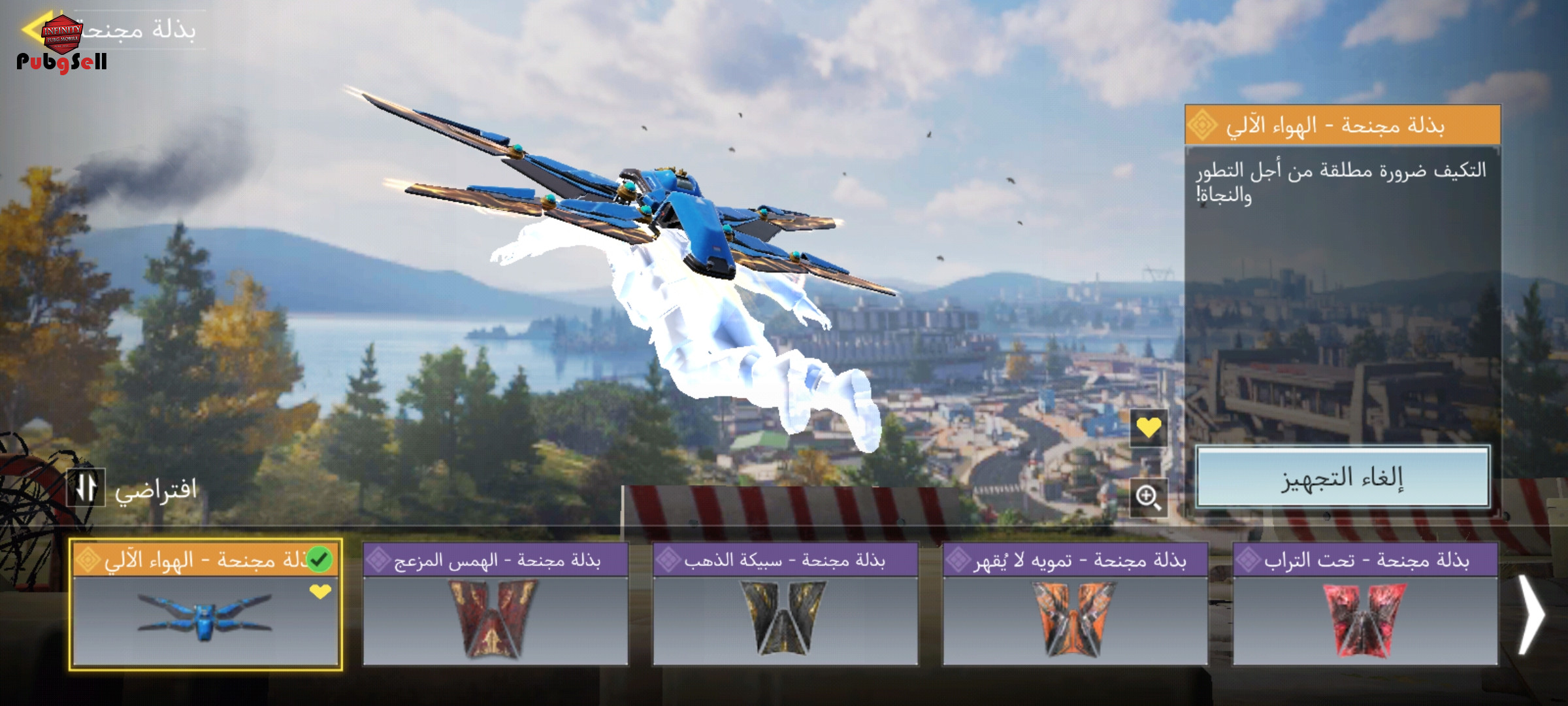Toggle the yellow heart favorite icon

click(1149, 428)
